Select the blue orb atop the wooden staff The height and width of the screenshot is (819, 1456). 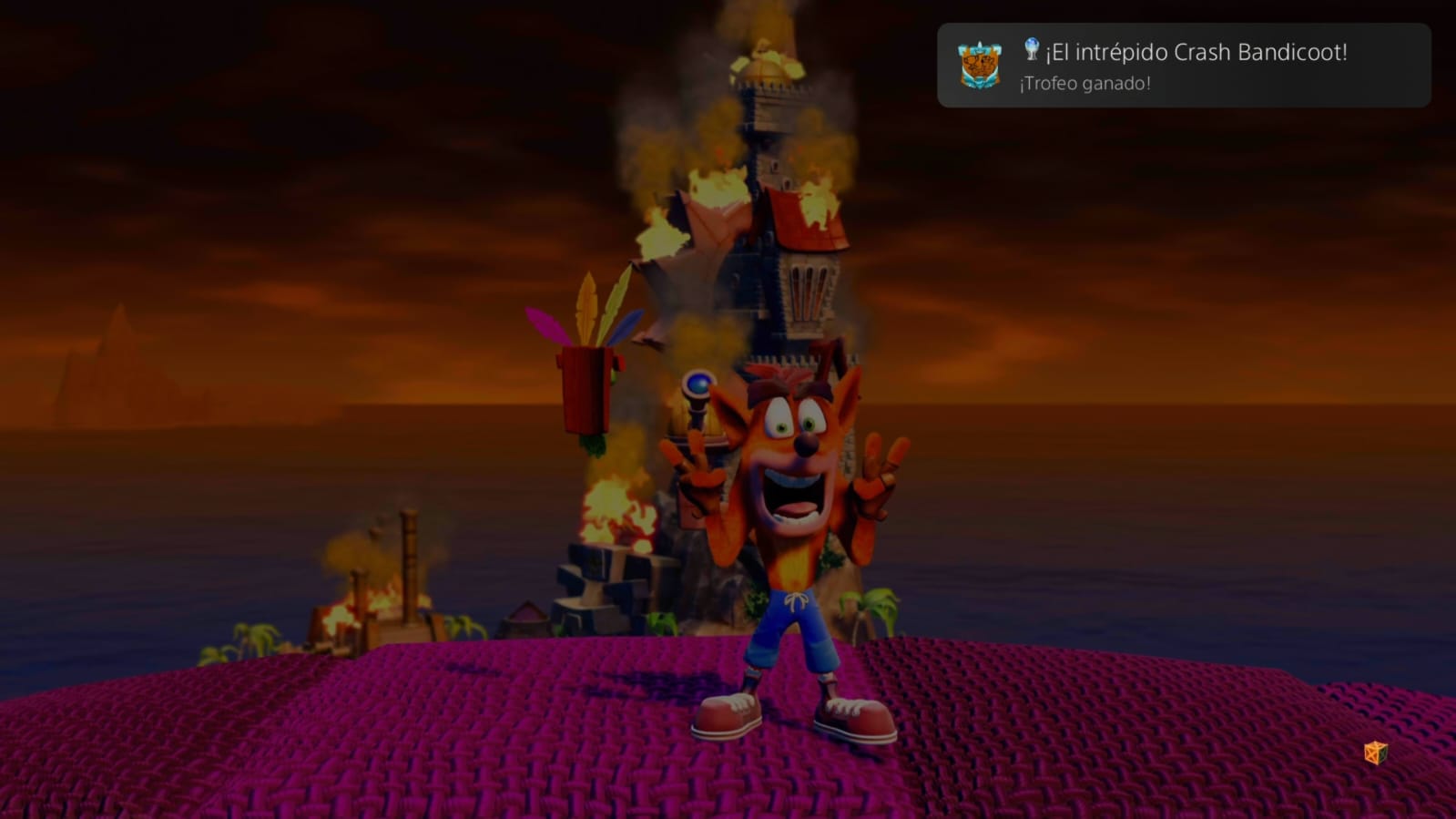tap(699, 385)
